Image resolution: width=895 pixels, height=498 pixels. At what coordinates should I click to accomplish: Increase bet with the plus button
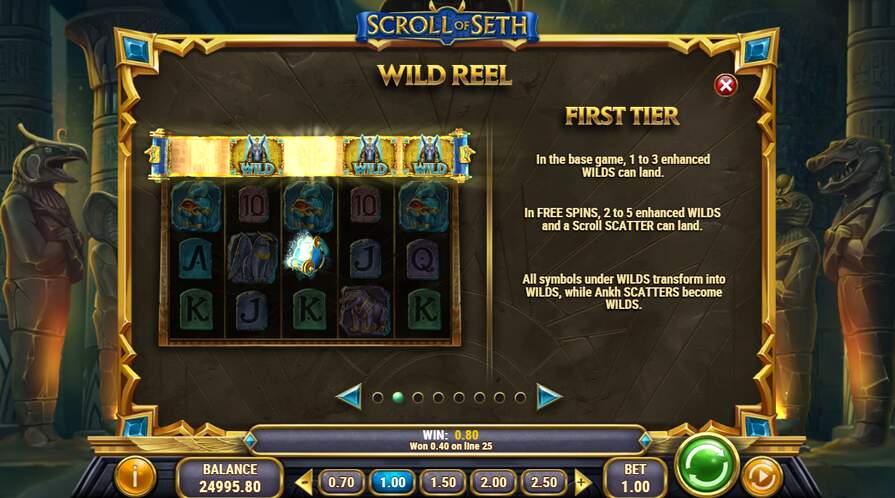582,481
